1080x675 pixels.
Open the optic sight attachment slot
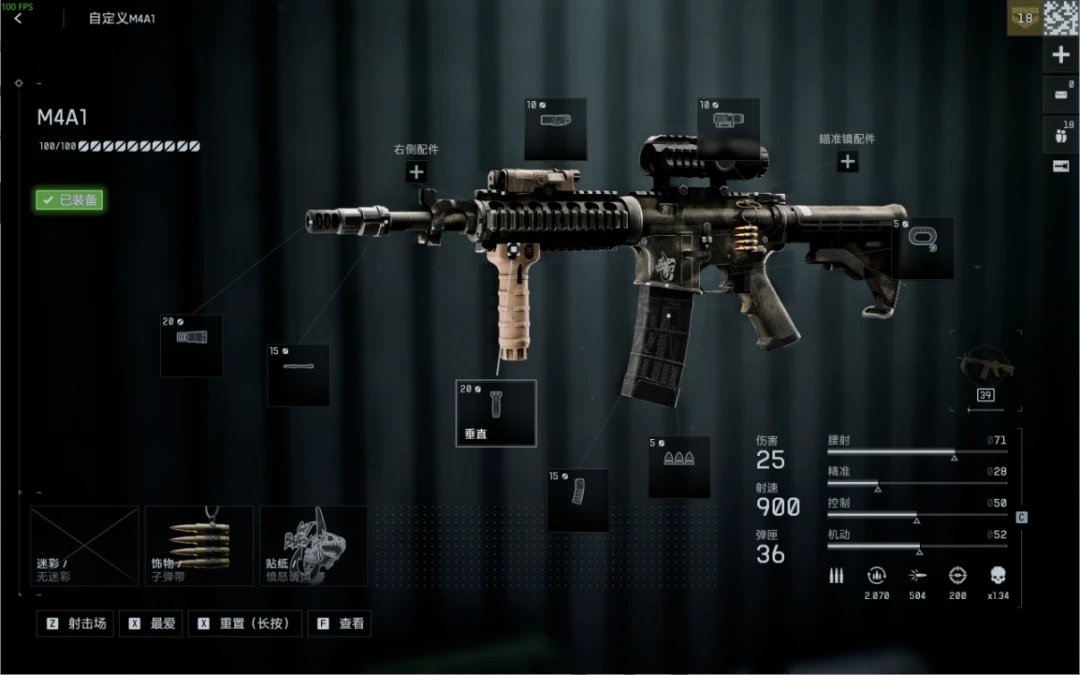tap(728, 128)
